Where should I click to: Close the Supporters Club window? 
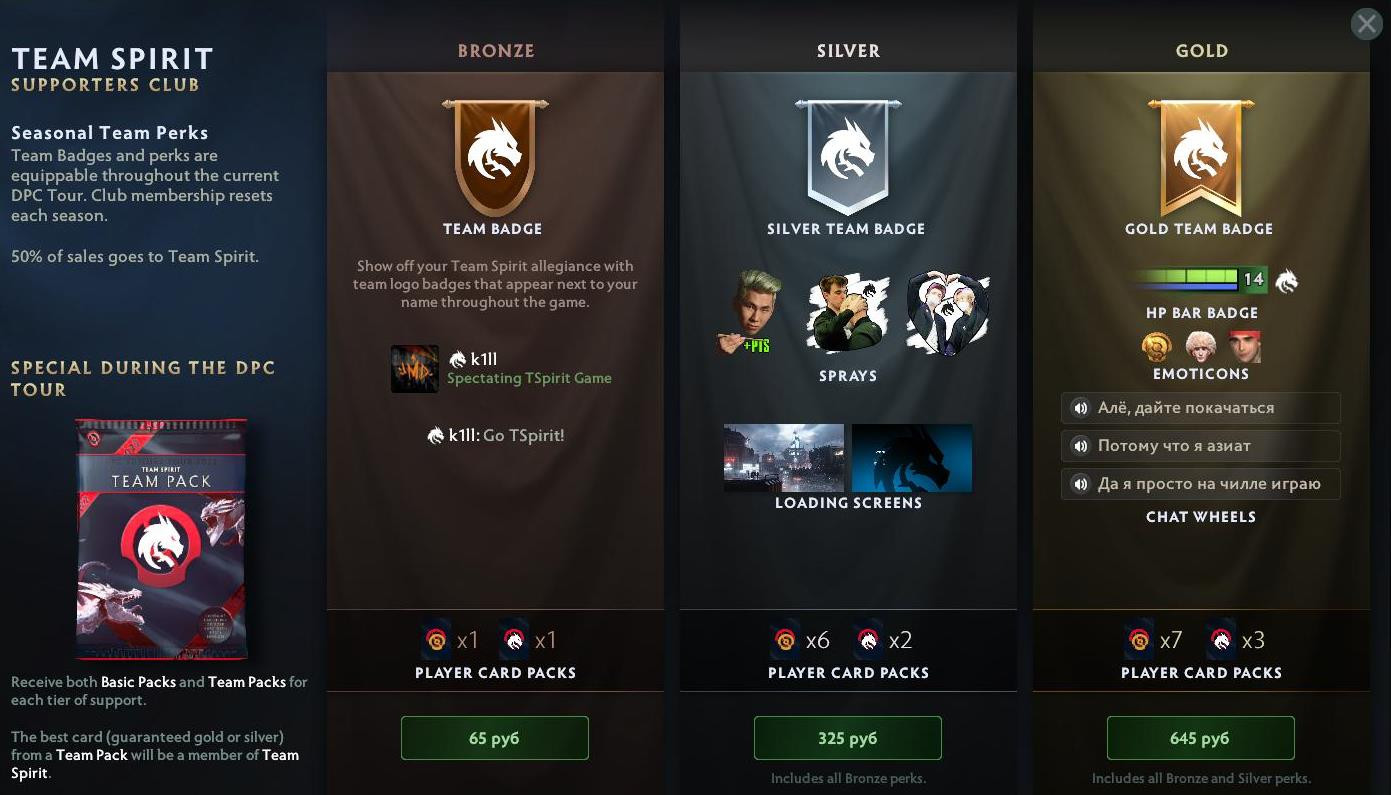pyautogui.click(x=1366, y=24)
